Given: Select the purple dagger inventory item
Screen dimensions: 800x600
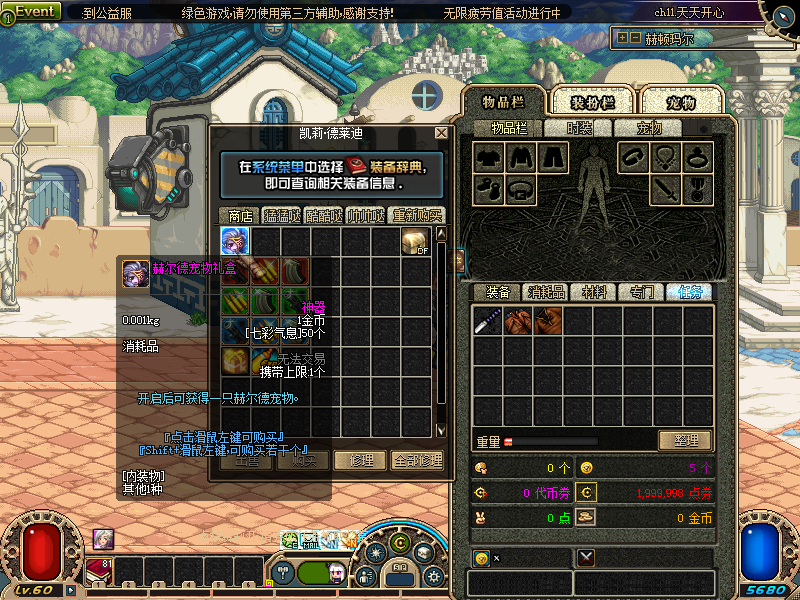Looking at the screenshot, I should (x=488, y=321).
